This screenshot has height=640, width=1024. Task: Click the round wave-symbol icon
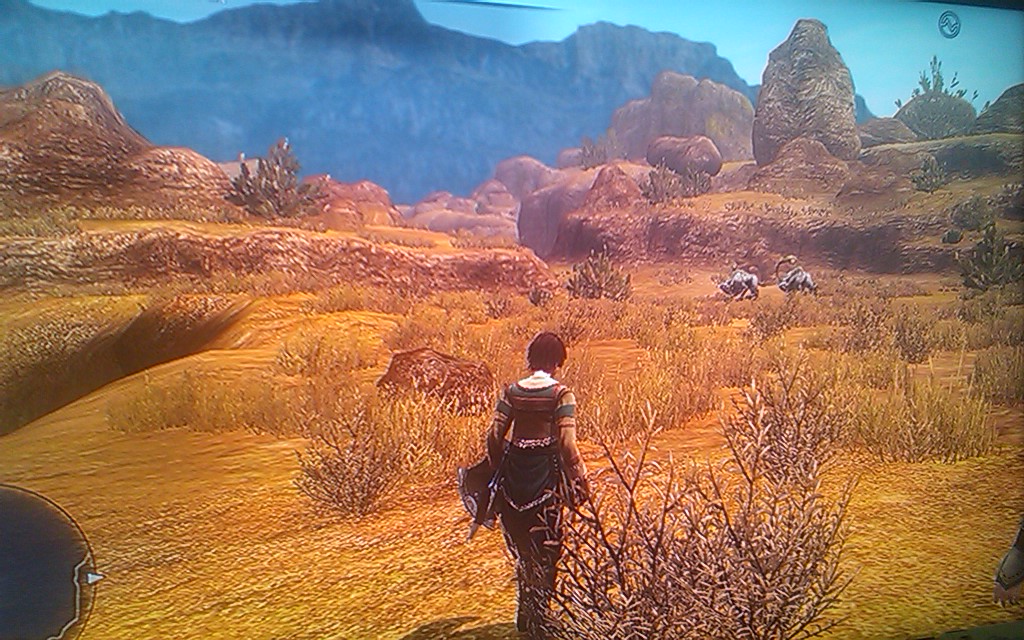[949, 25]
